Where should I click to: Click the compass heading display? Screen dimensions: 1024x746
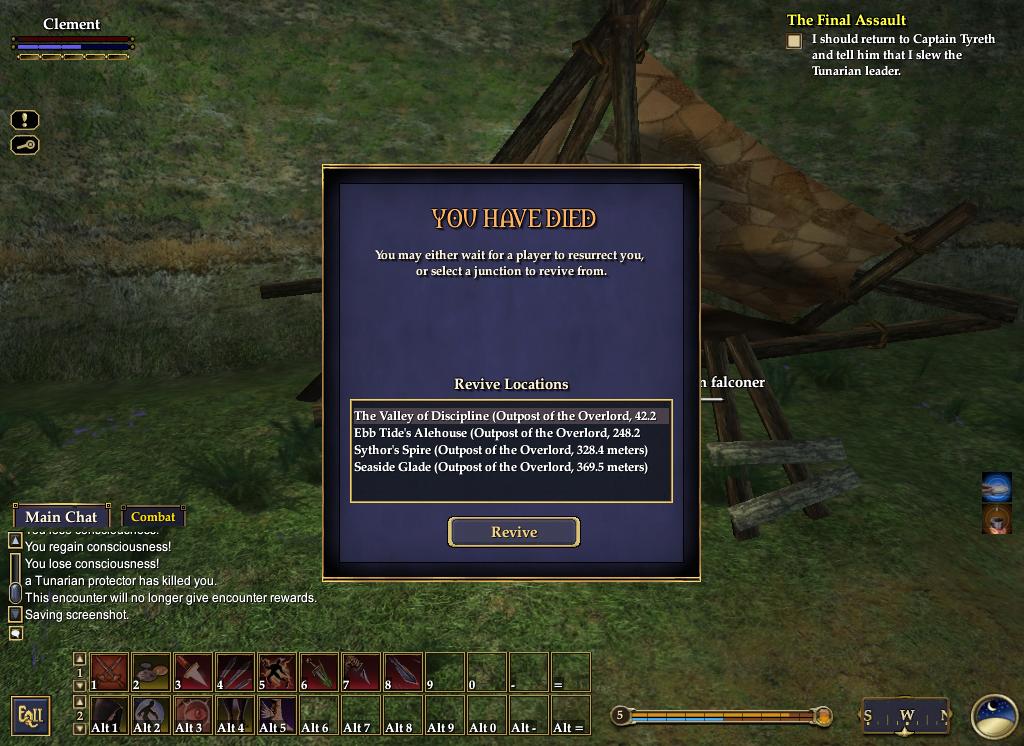click(x=906, y=716)
